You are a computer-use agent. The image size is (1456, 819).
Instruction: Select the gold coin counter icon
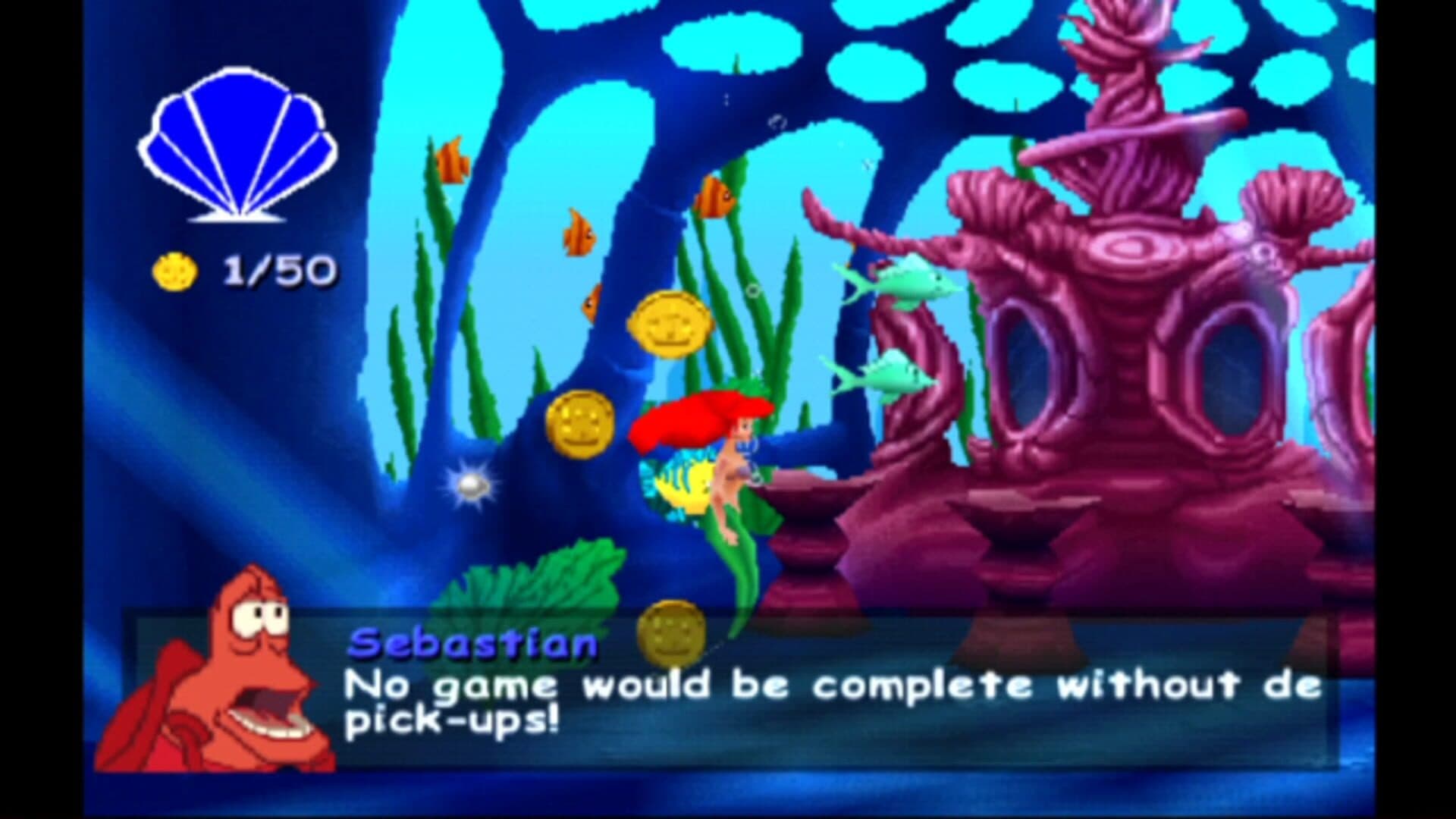[x=175, y=271]
